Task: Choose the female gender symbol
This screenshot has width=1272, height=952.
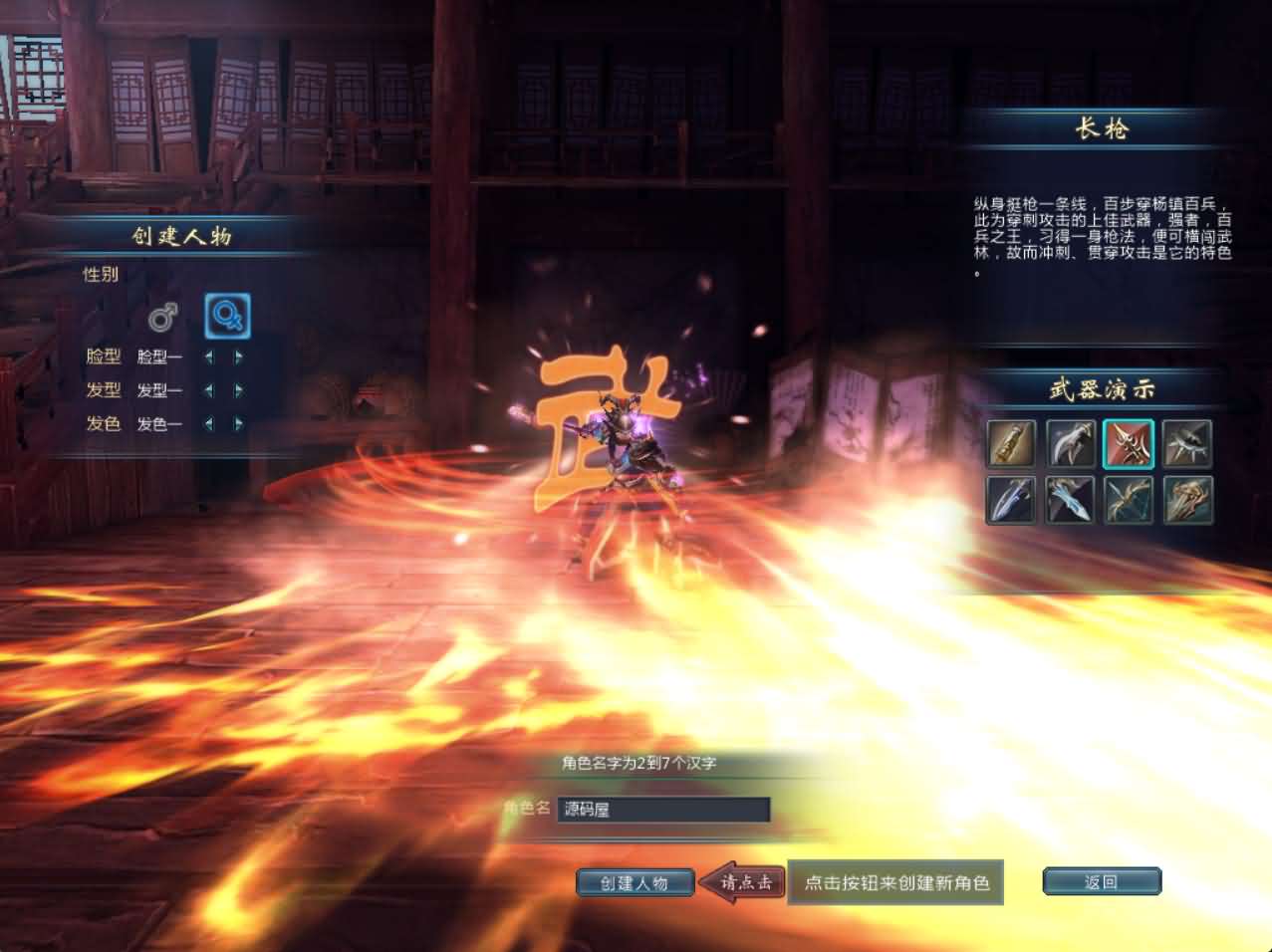Action: [x=227, y=316]
